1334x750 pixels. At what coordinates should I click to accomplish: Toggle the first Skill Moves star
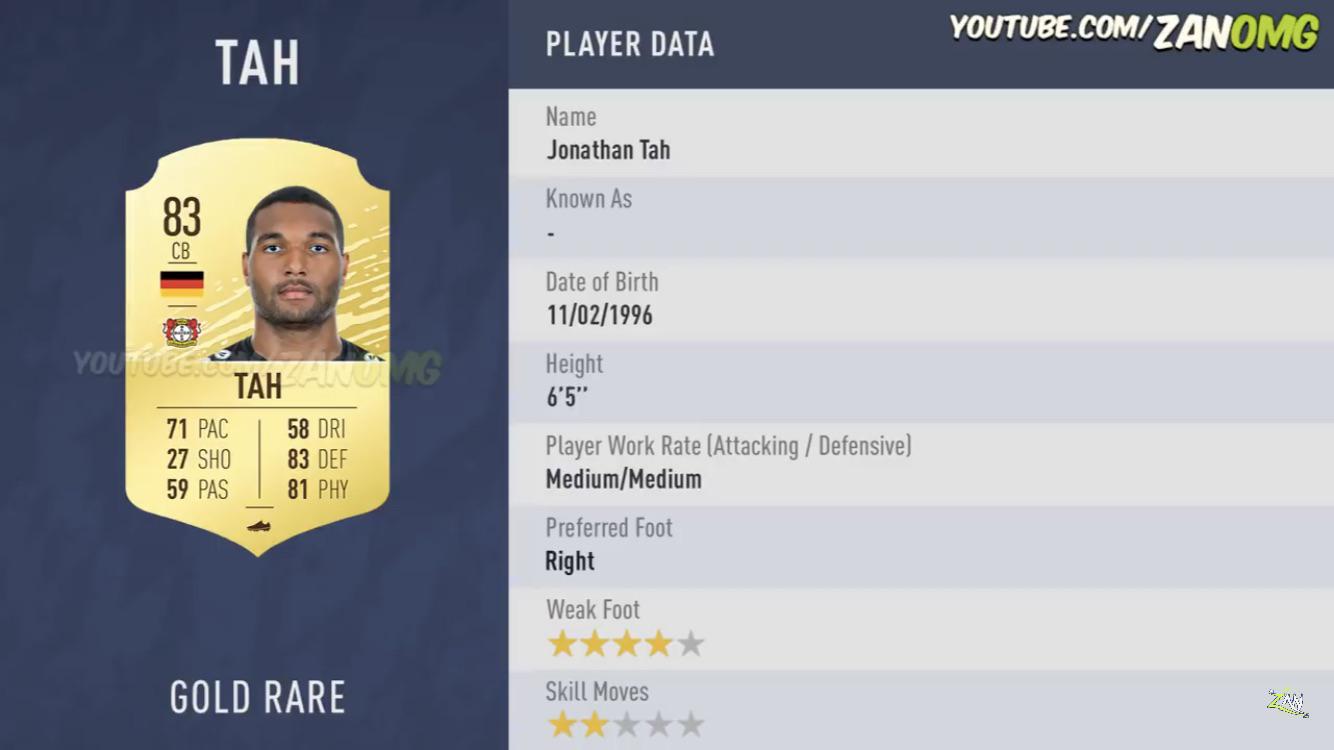pos(560,723)
